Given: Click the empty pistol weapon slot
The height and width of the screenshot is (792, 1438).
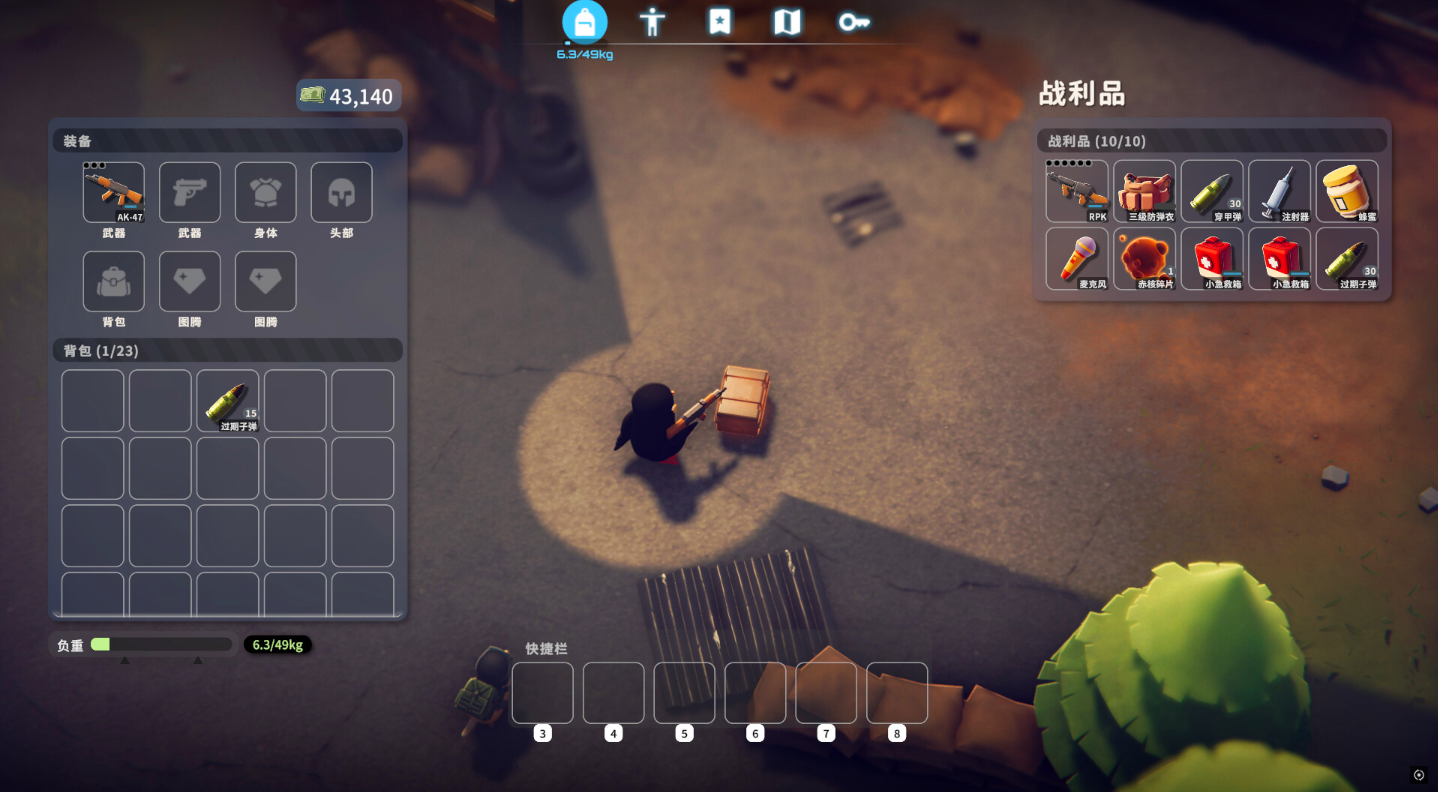Looking at the screenshot, I should click(190, 192).
